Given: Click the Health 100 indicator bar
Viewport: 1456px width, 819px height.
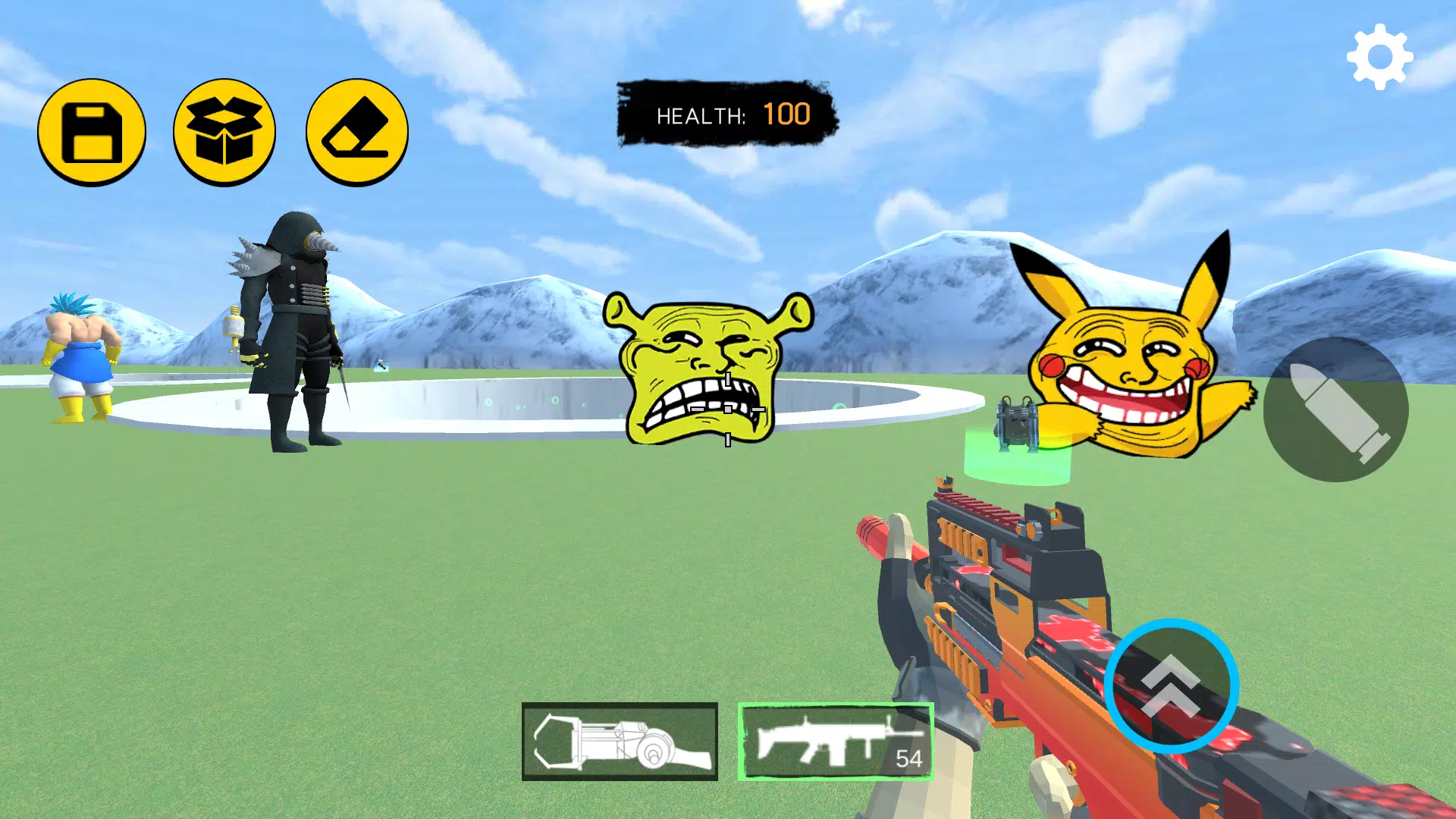Looking at the screenshot, I should tap(724, 114).
